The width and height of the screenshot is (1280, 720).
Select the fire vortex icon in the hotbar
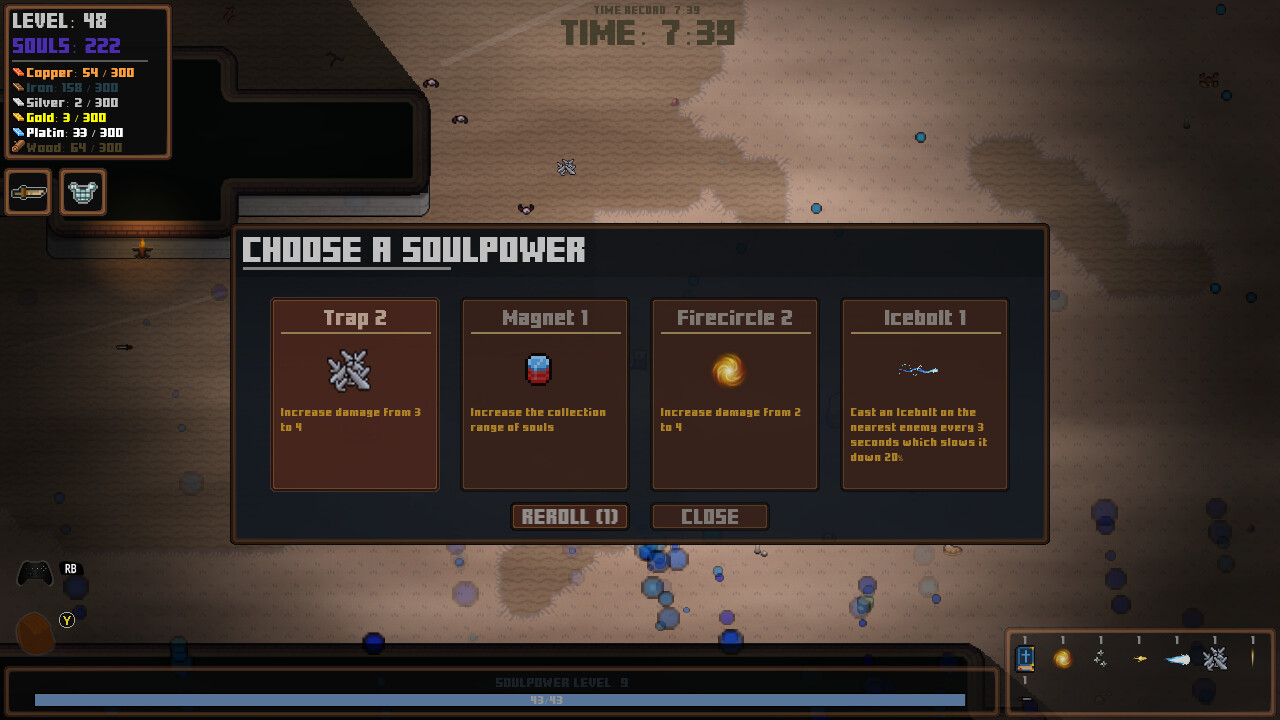point(1061,658)
